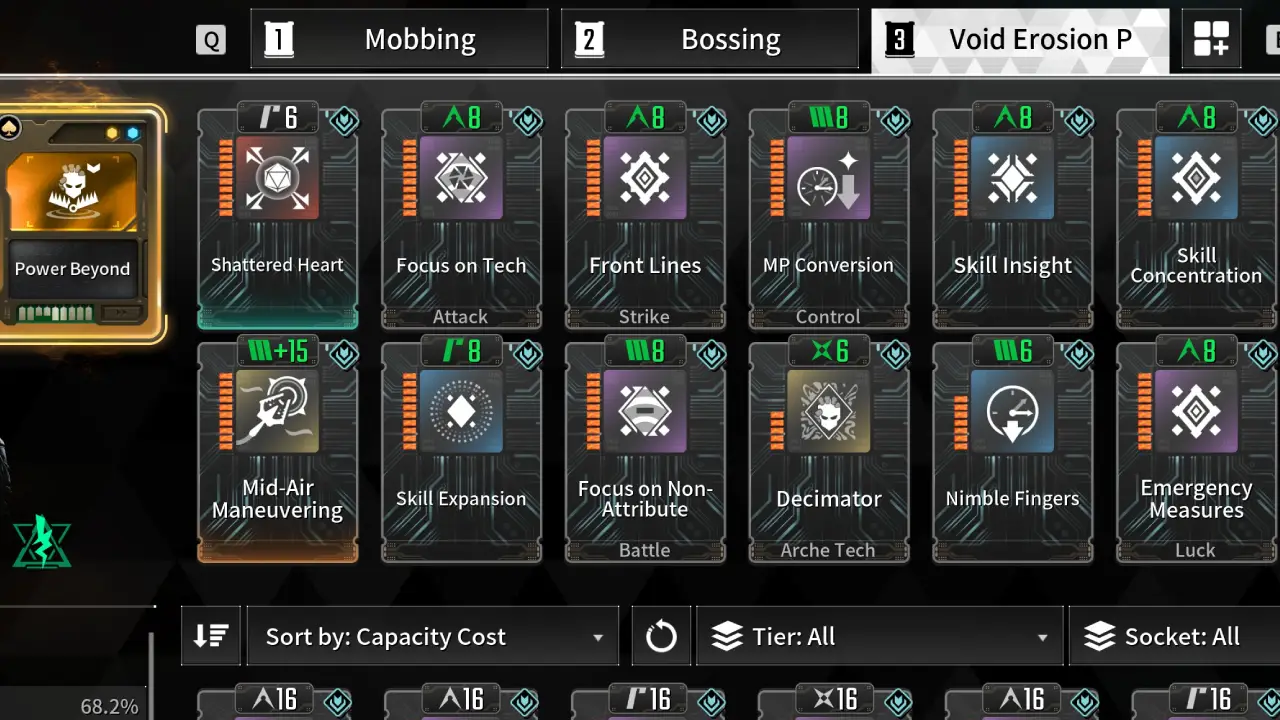1280x720 pixels.
Task: Open the Sort by Capacity Cost dropdown
Action: pos(432,635)
